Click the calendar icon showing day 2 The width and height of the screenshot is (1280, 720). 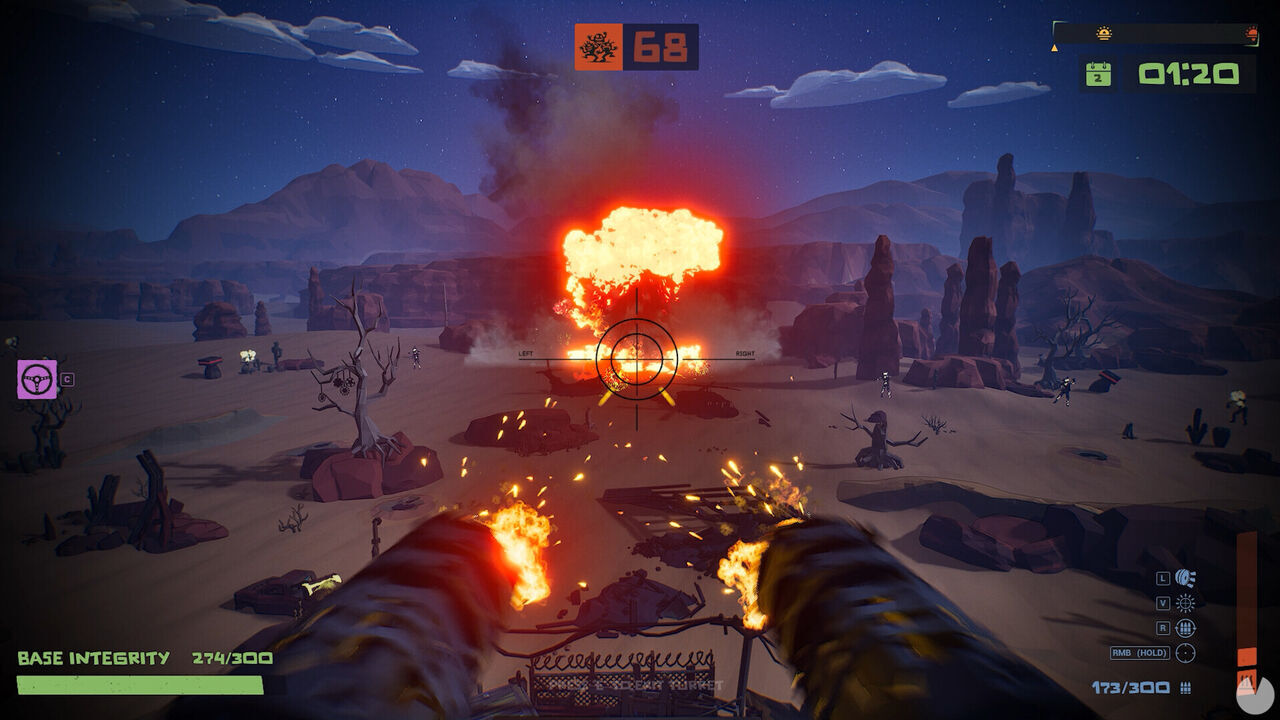pyautogui.click(x=1098, y=74)
